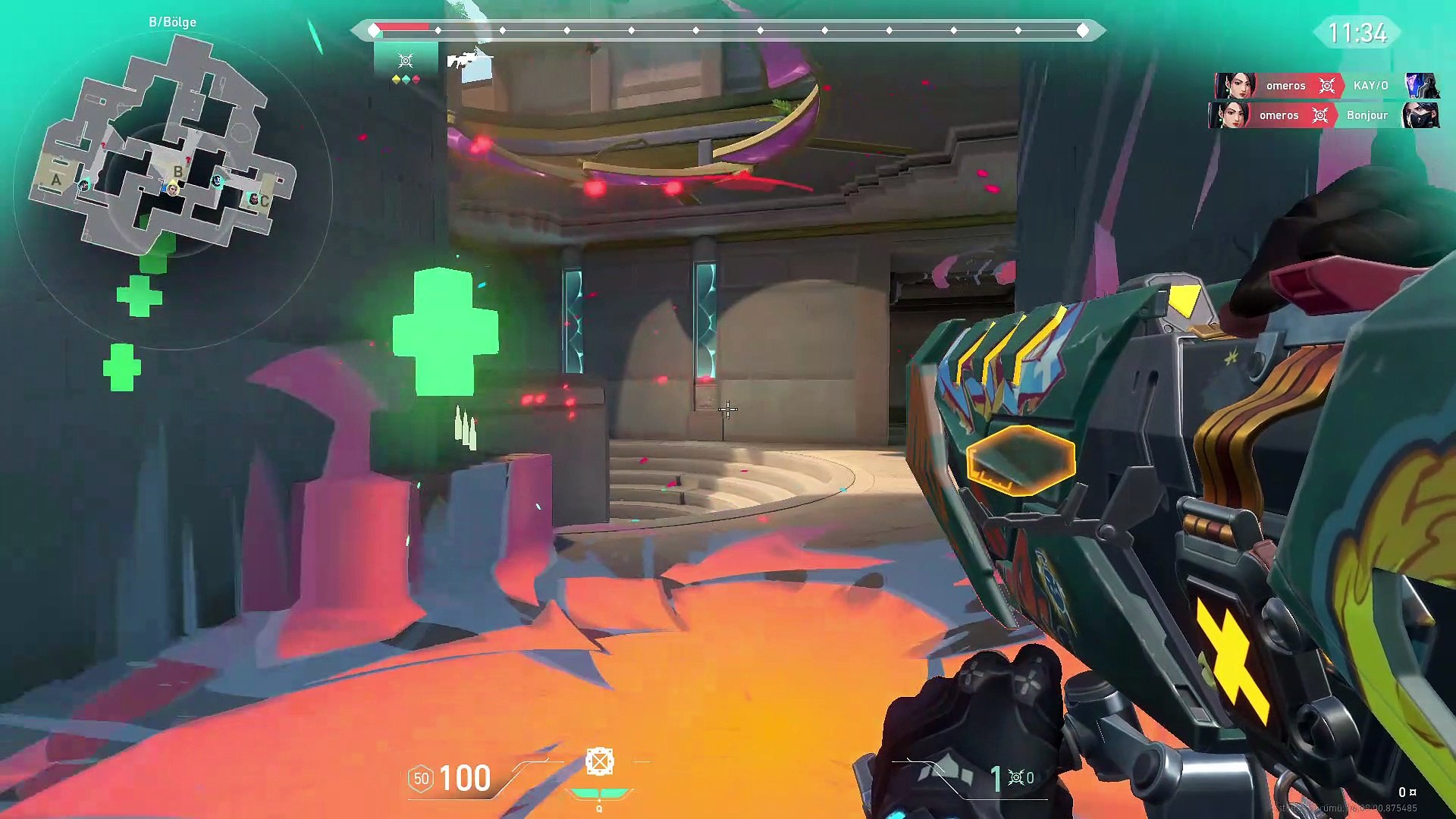This screenshot has height=819, width=1456.
Task: Jump to the large diamond at the timeline's start
Action: (x=374, y=30)
